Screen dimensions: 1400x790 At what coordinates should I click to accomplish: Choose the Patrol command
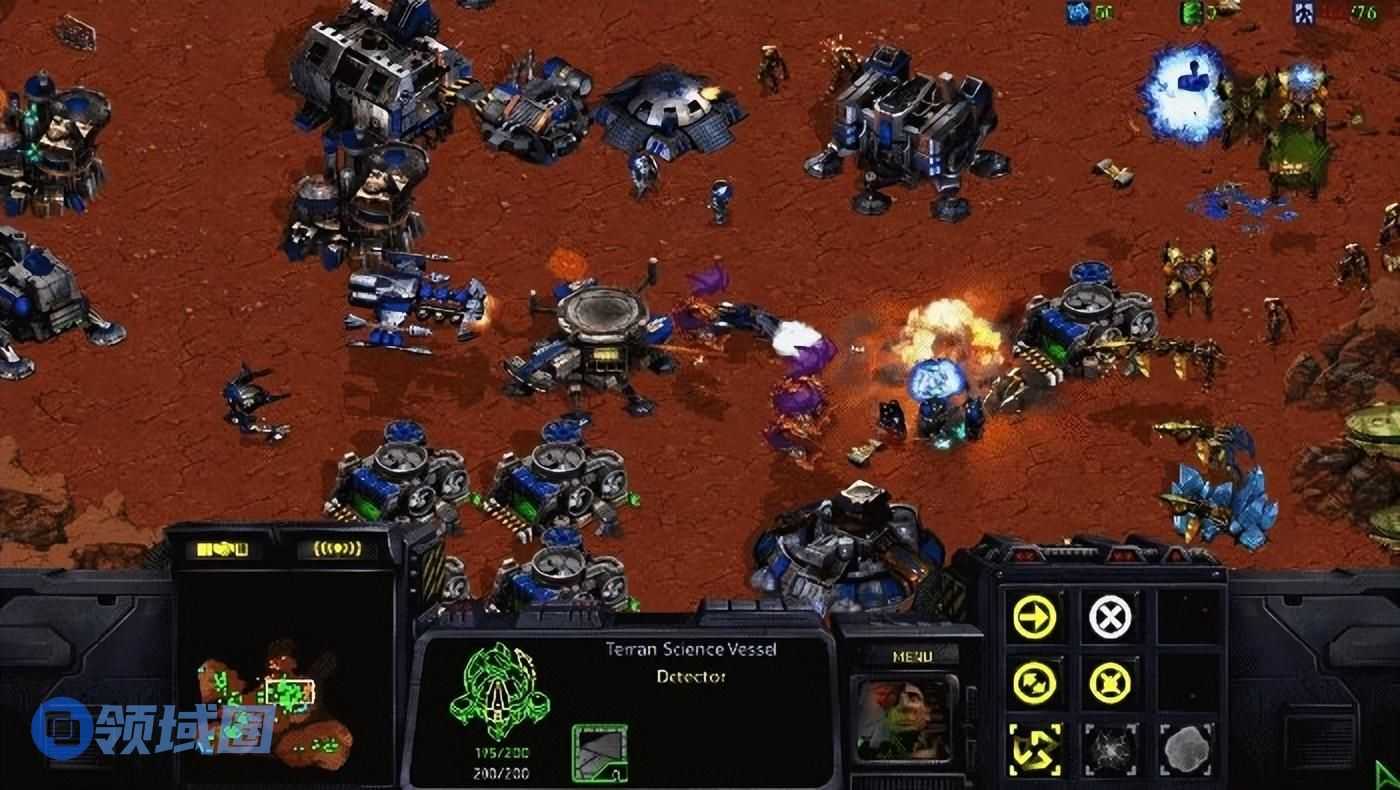point(1034,683)
